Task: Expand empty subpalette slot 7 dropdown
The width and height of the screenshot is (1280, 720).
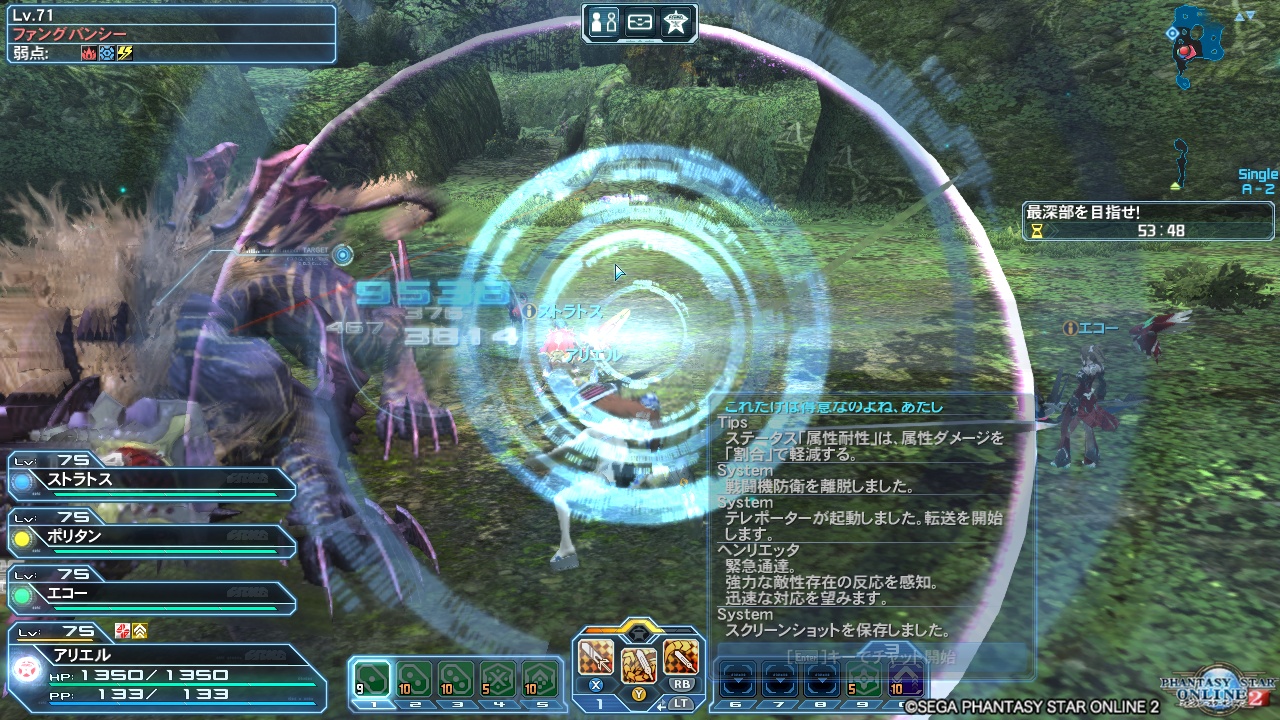Action: 781,679
